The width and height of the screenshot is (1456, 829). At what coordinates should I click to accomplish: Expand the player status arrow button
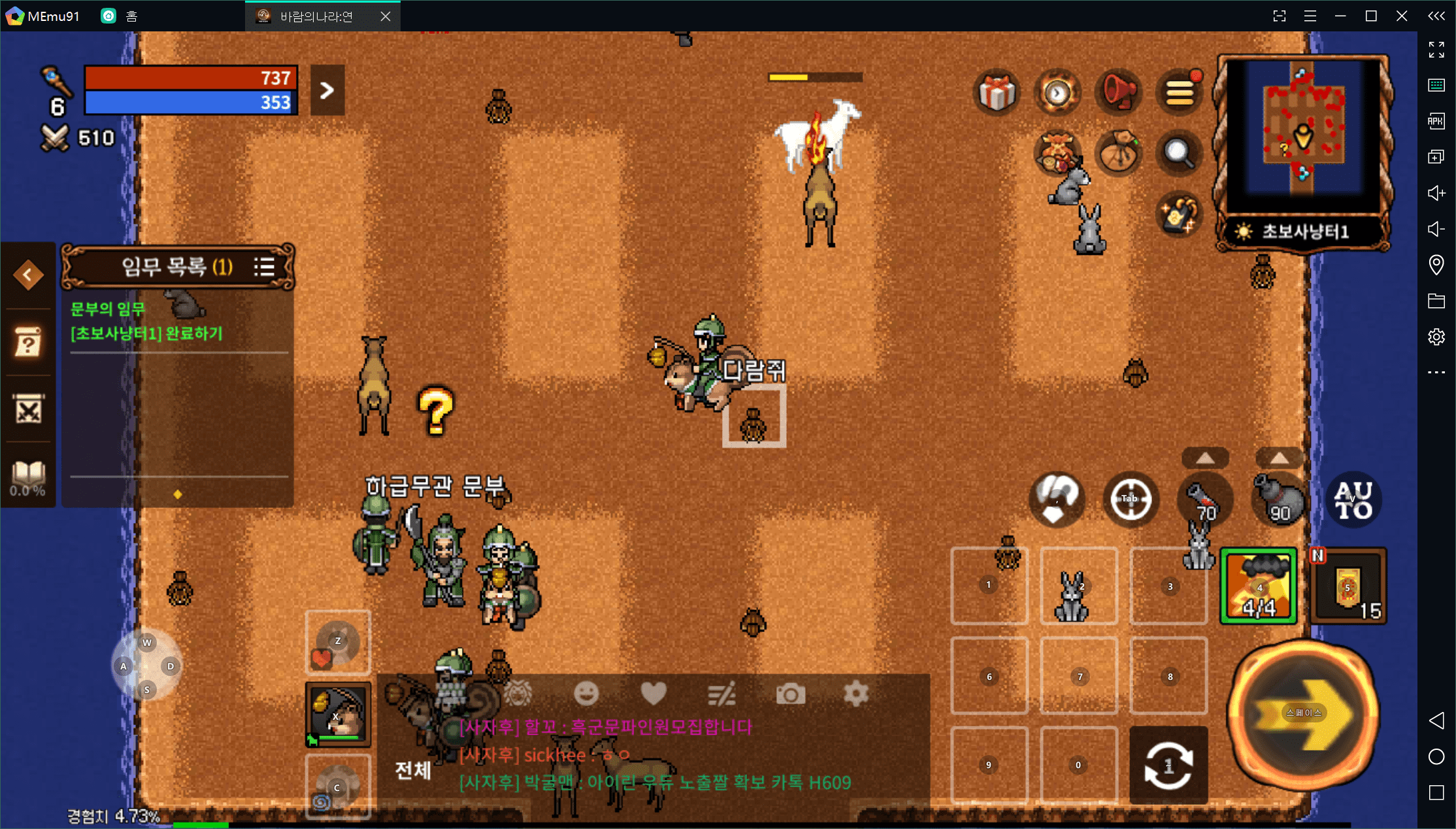327,90
